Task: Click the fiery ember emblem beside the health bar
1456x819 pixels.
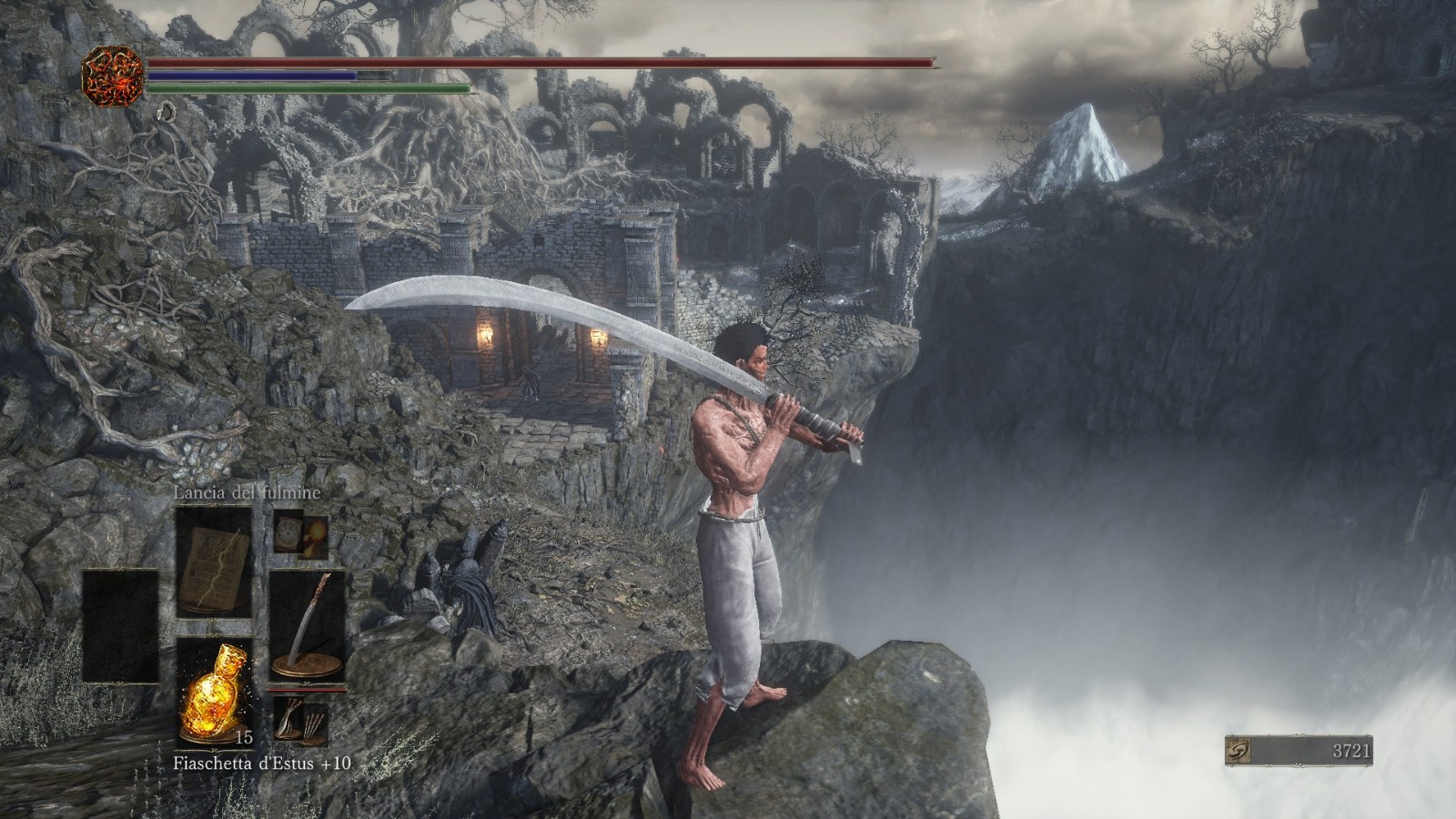Action: coord(113,74)
